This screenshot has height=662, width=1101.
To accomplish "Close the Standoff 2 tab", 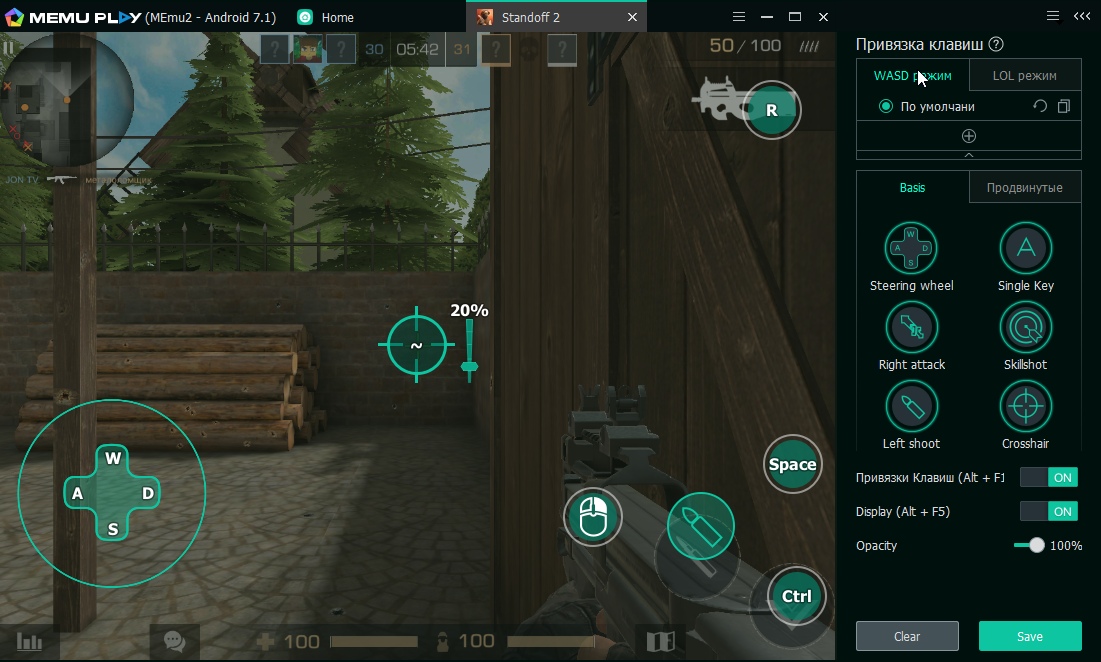I will (x=632, y=17).
